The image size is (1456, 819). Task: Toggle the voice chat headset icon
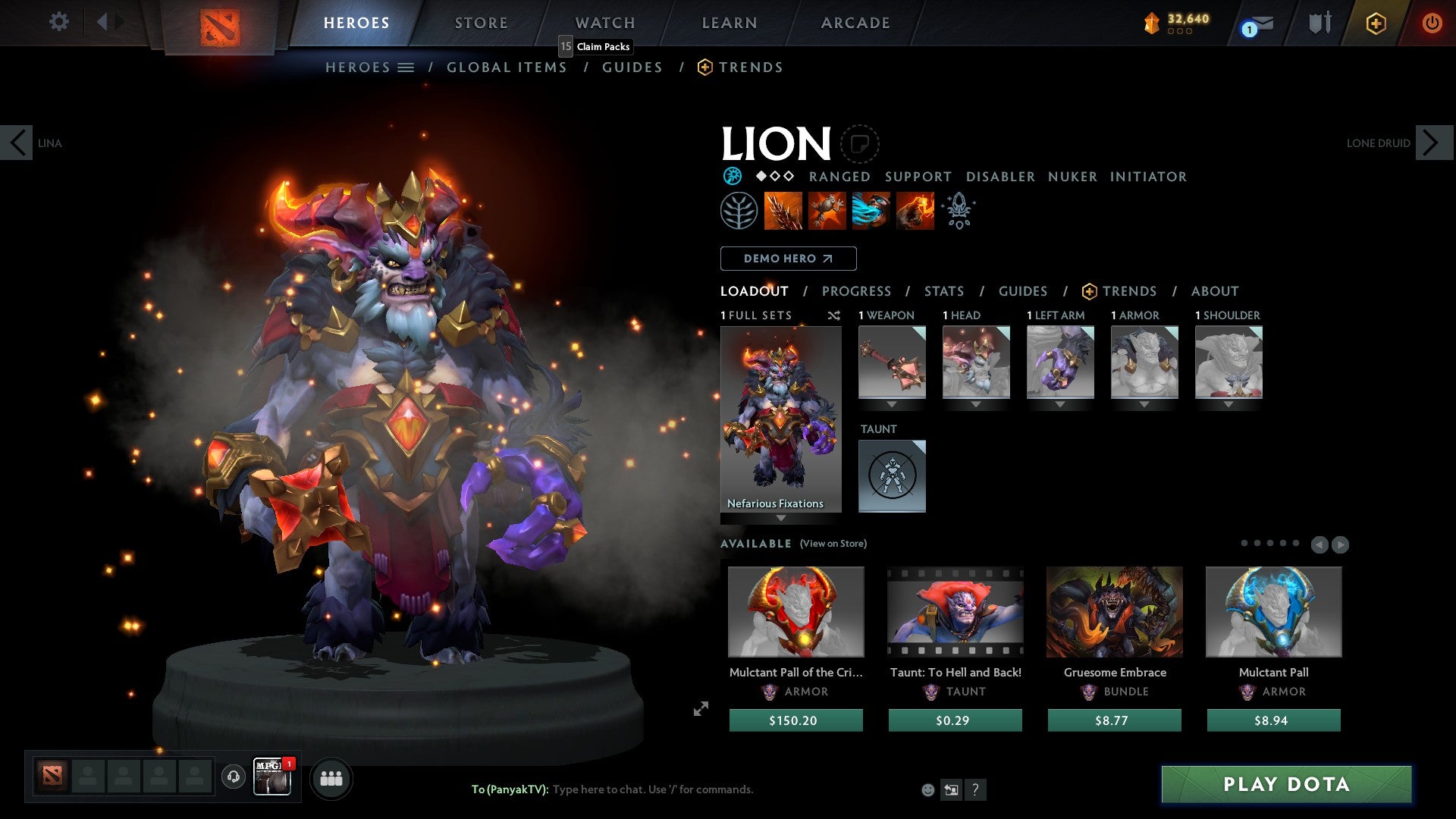(233, 777)
